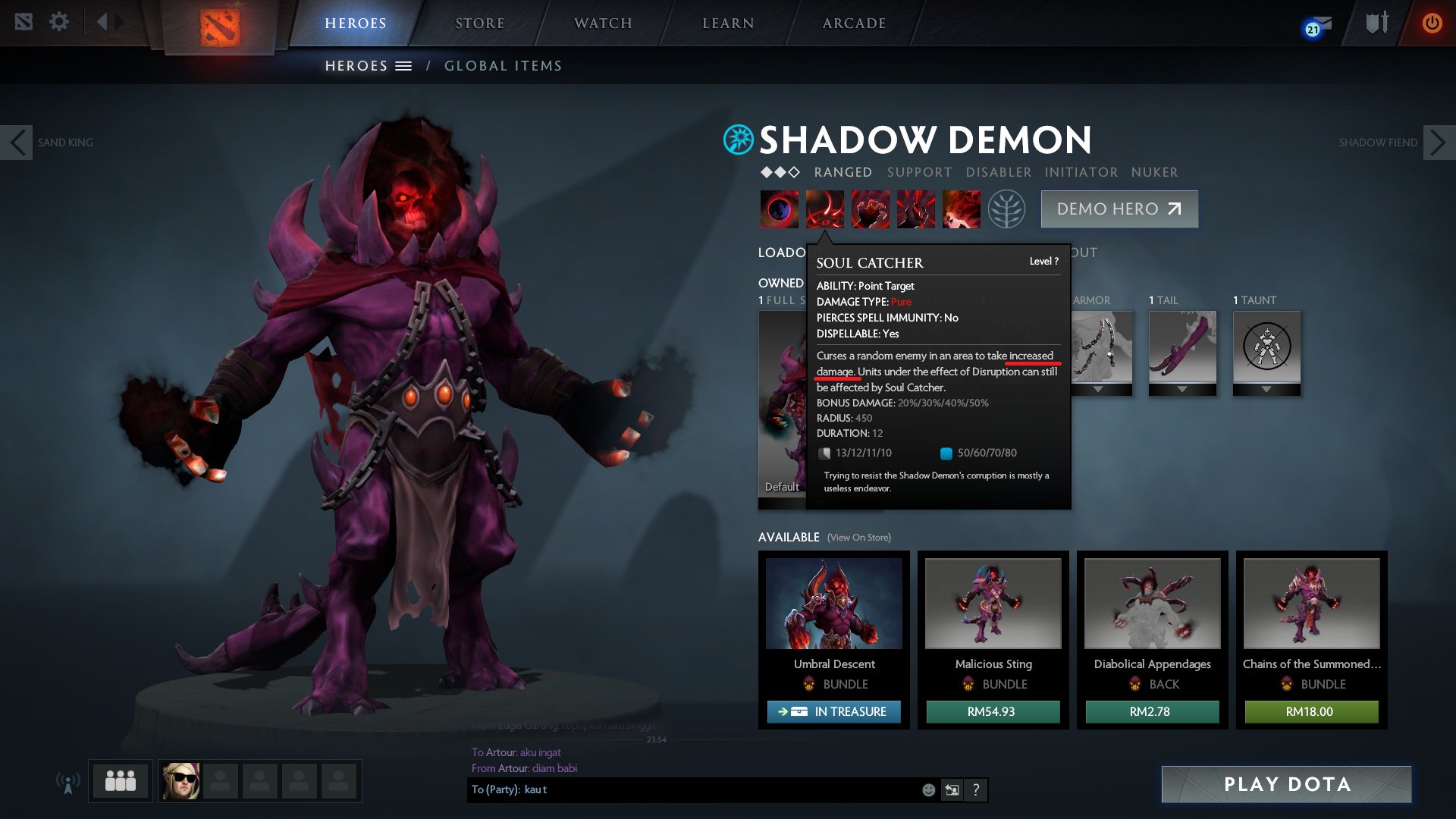Click the broadcast antenna icon bottom left
Viewport: 1456px width, 819px height.
click(69, 781)
